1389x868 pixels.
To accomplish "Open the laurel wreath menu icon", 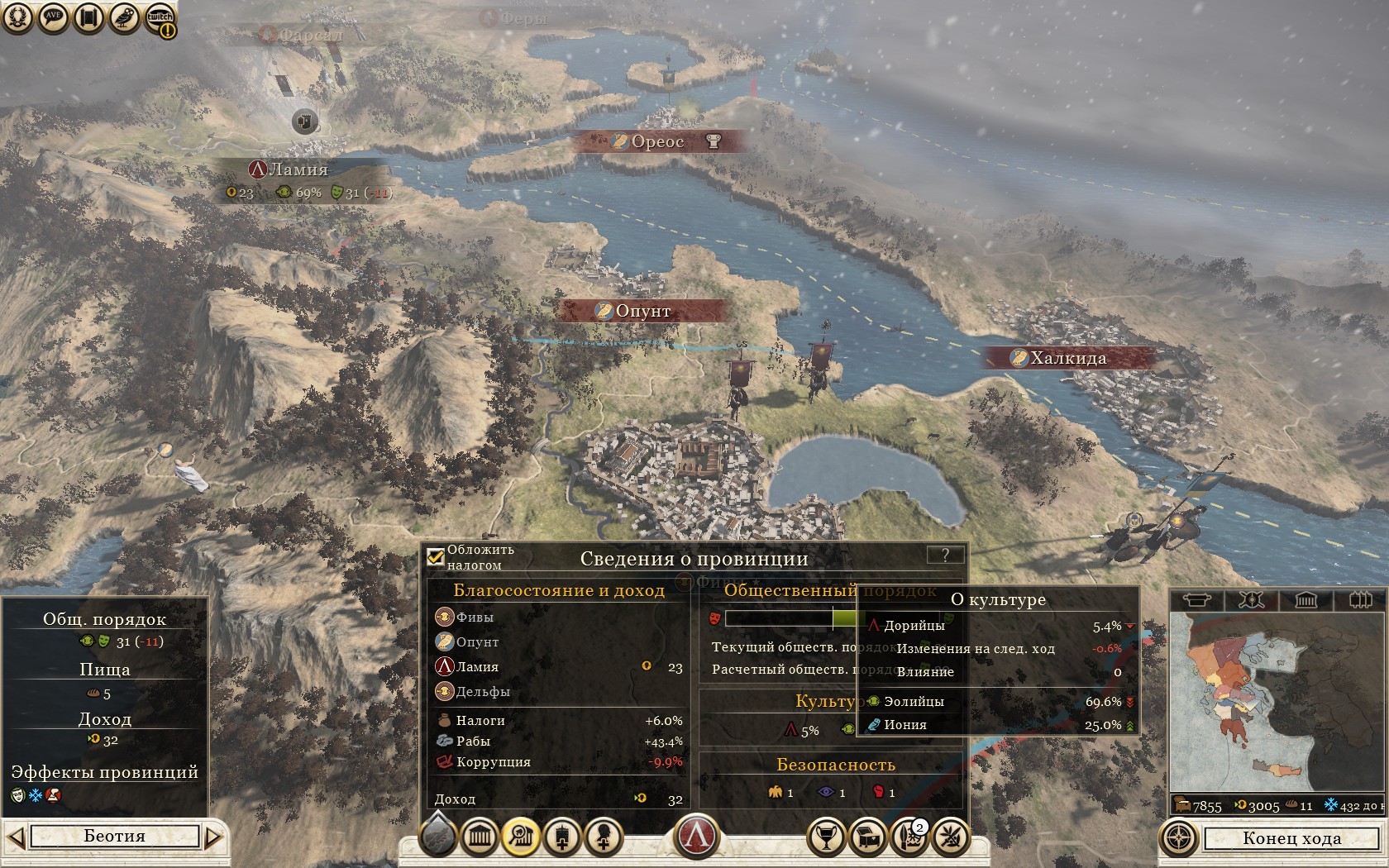I will [17, 18].
